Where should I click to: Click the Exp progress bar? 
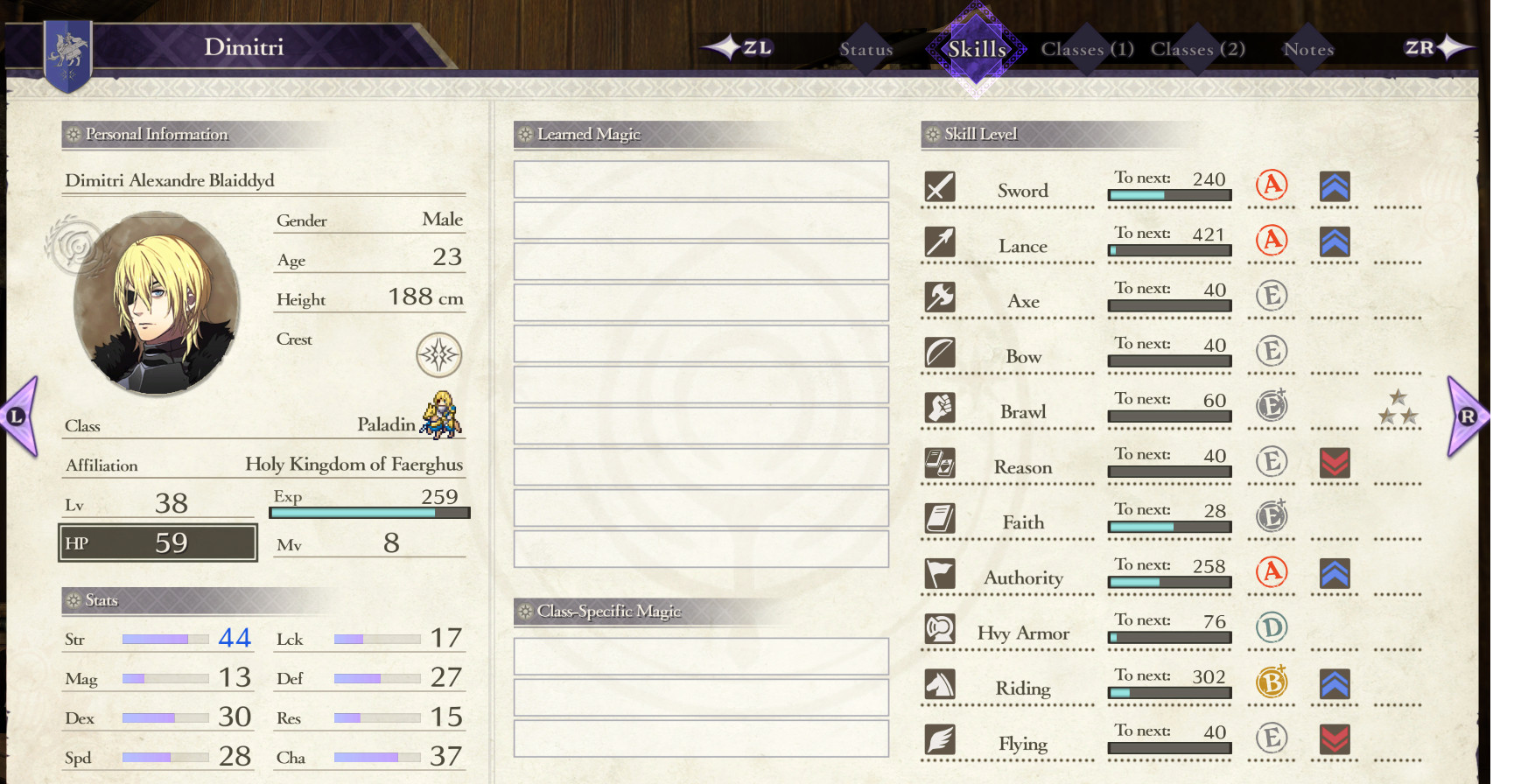click(369, 514)
